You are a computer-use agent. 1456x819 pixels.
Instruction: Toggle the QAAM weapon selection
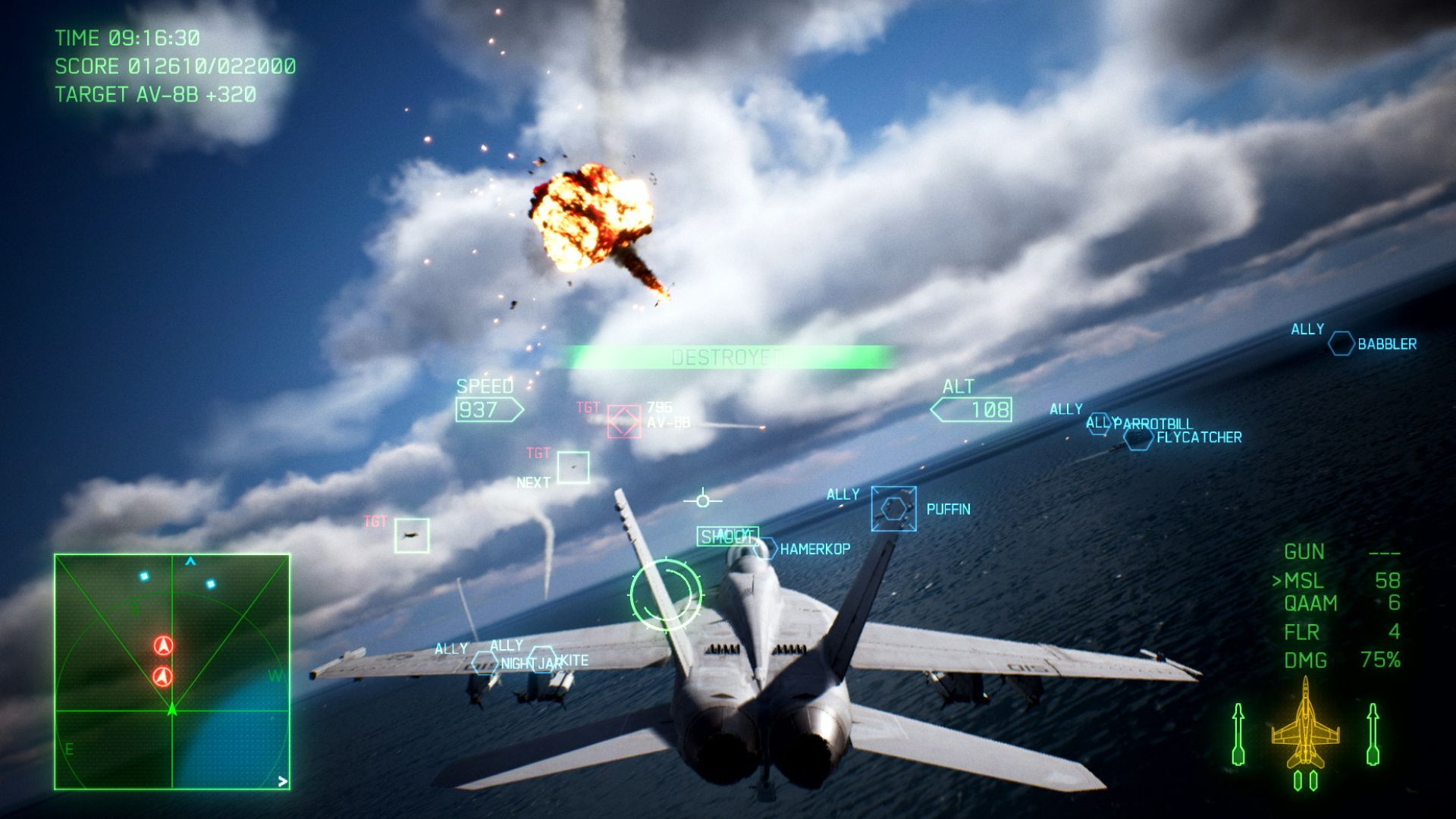pyautogui.click(x=1312, y=604)
